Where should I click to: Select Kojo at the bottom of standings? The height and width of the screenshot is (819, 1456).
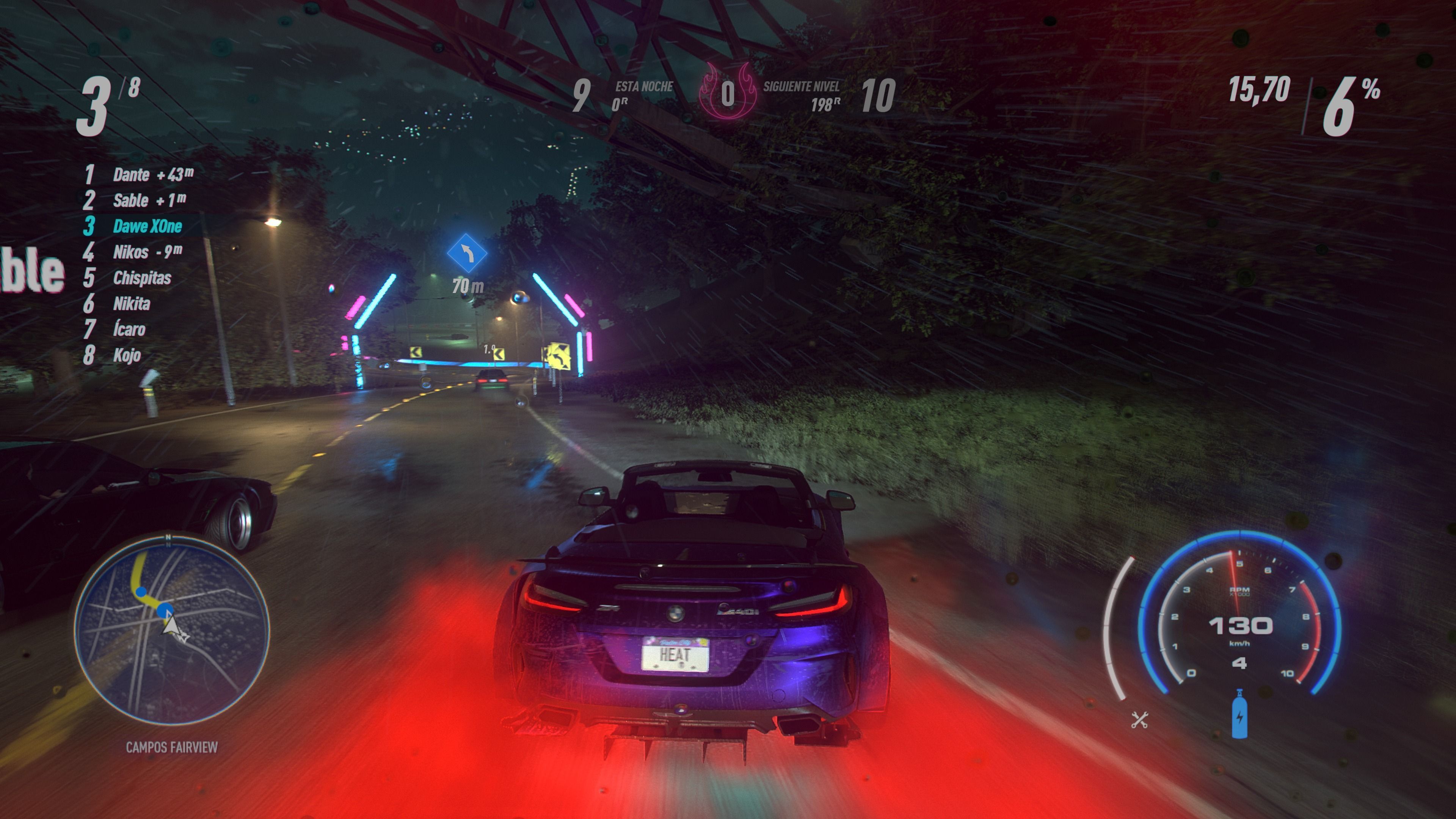pyautogui.click(x=127, y=356)
